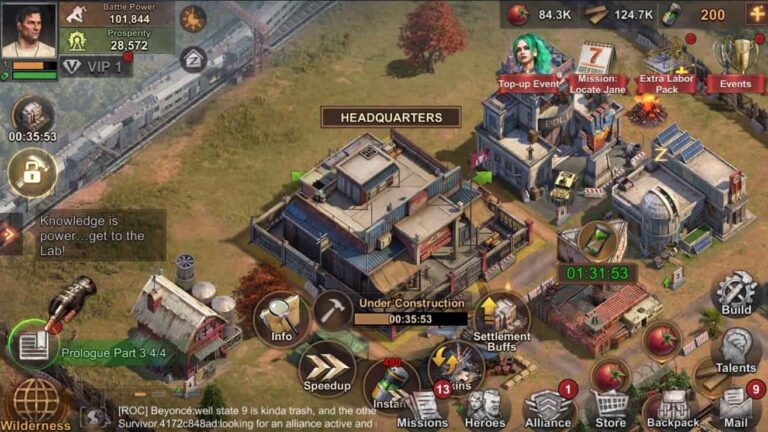Open the Talents menu
This screenshot has height=432, width=768.
736,350
